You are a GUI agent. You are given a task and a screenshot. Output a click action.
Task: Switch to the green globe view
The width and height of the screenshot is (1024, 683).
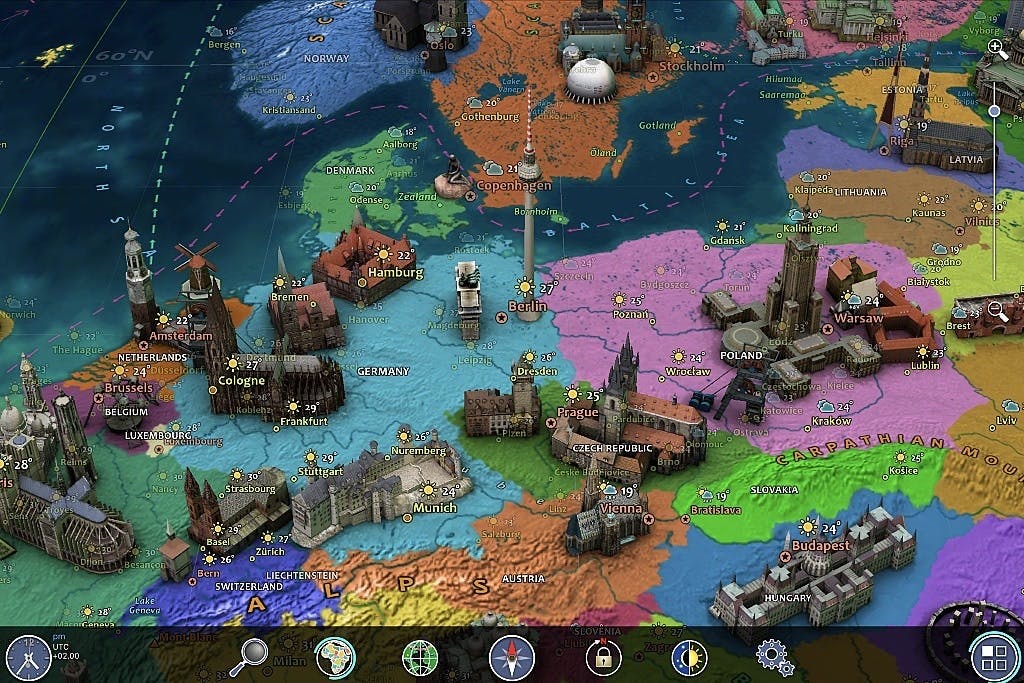(x=420, y=658)
